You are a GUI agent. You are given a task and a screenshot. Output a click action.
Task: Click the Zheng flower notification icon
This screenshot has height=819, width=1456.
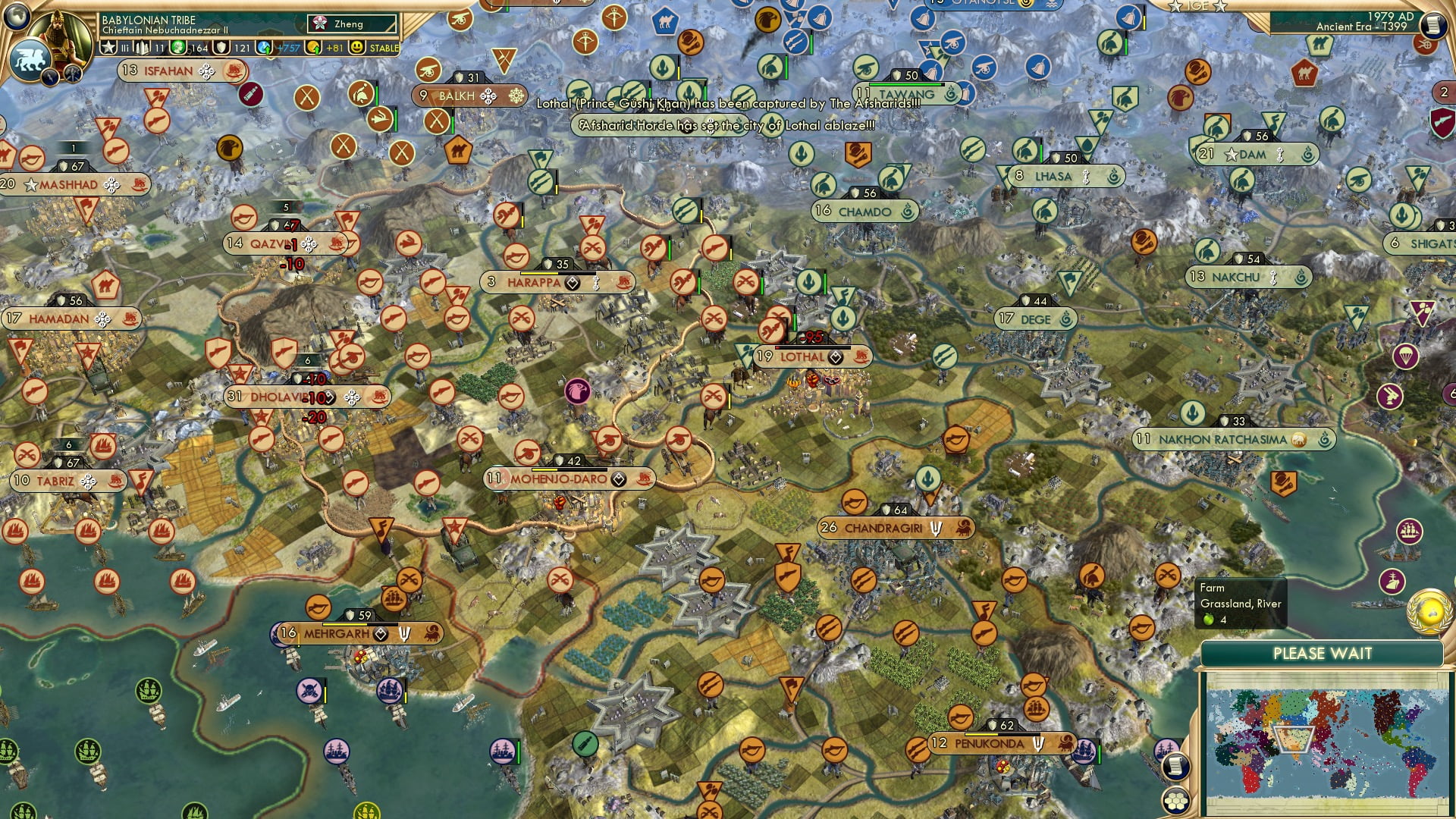point(318,22)
